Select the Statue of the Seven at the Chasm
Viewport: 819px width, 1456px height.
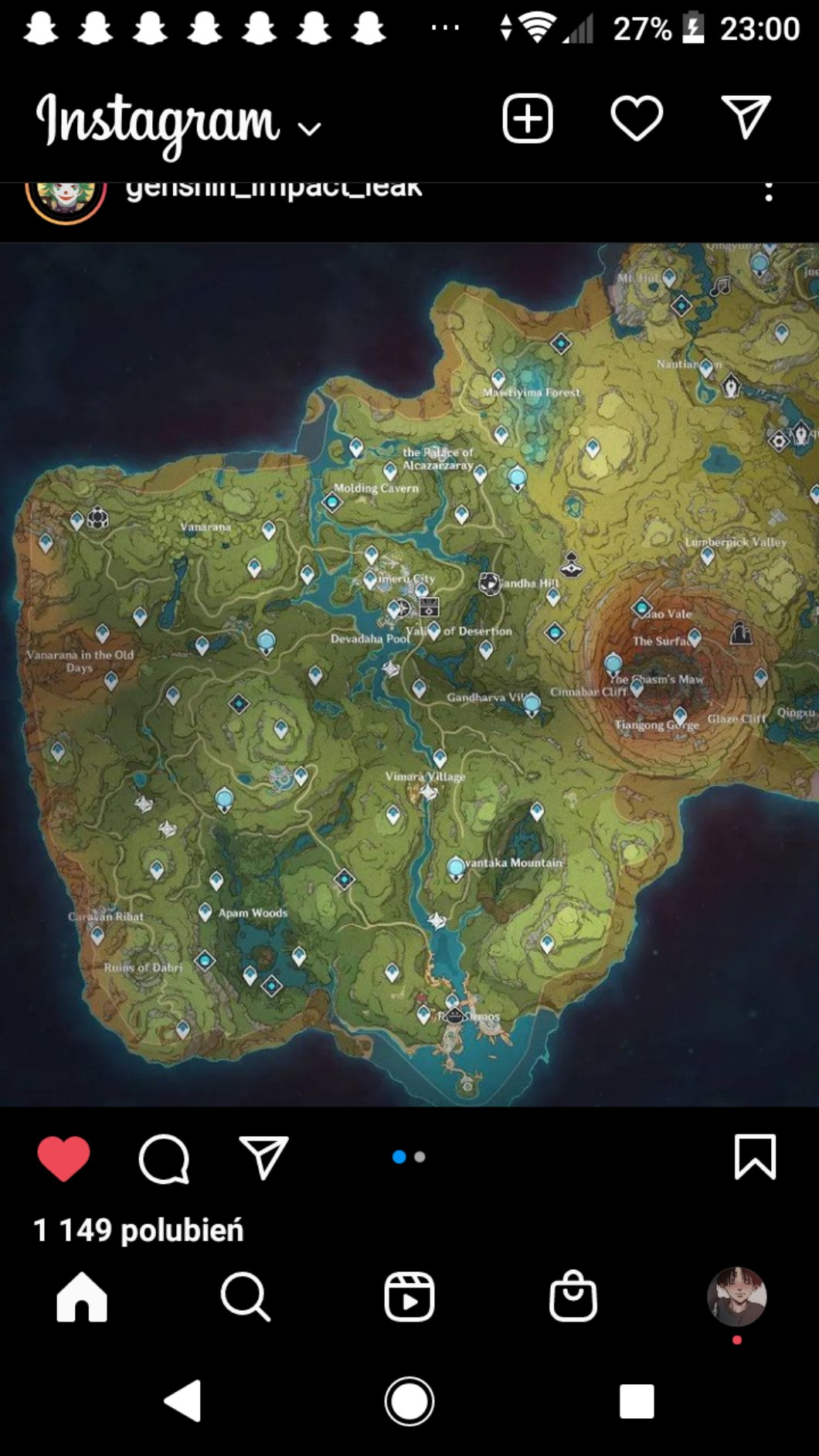click(613, 663)
